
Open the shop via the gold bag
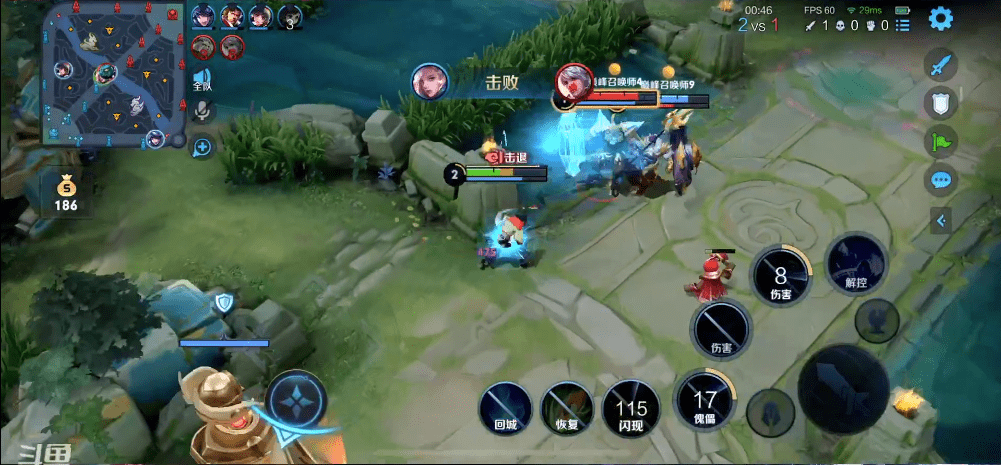click(x=66, y=192)
